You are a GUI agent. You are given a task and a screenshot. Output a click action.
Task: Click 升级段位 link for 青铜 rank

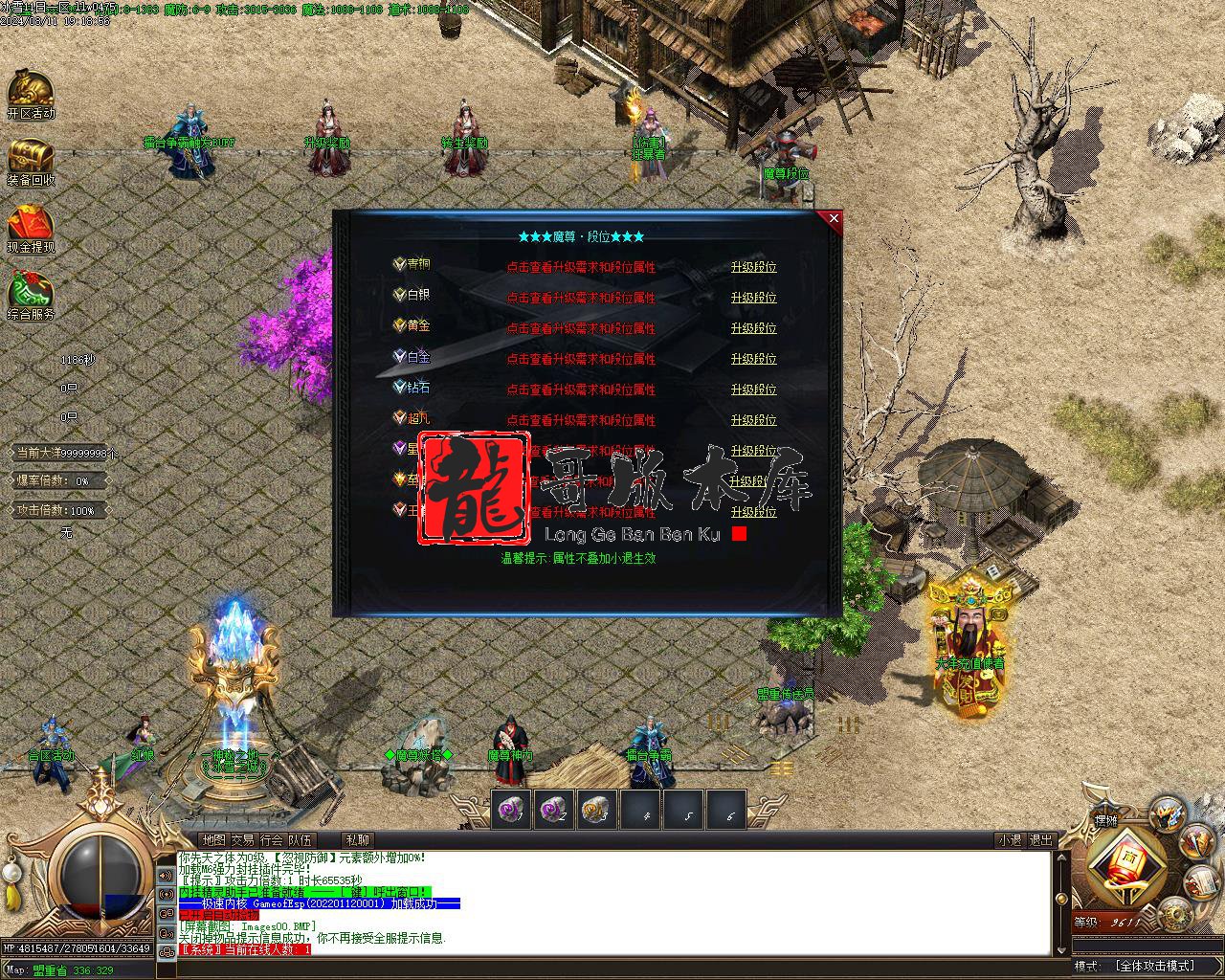(x=753, y=268)
